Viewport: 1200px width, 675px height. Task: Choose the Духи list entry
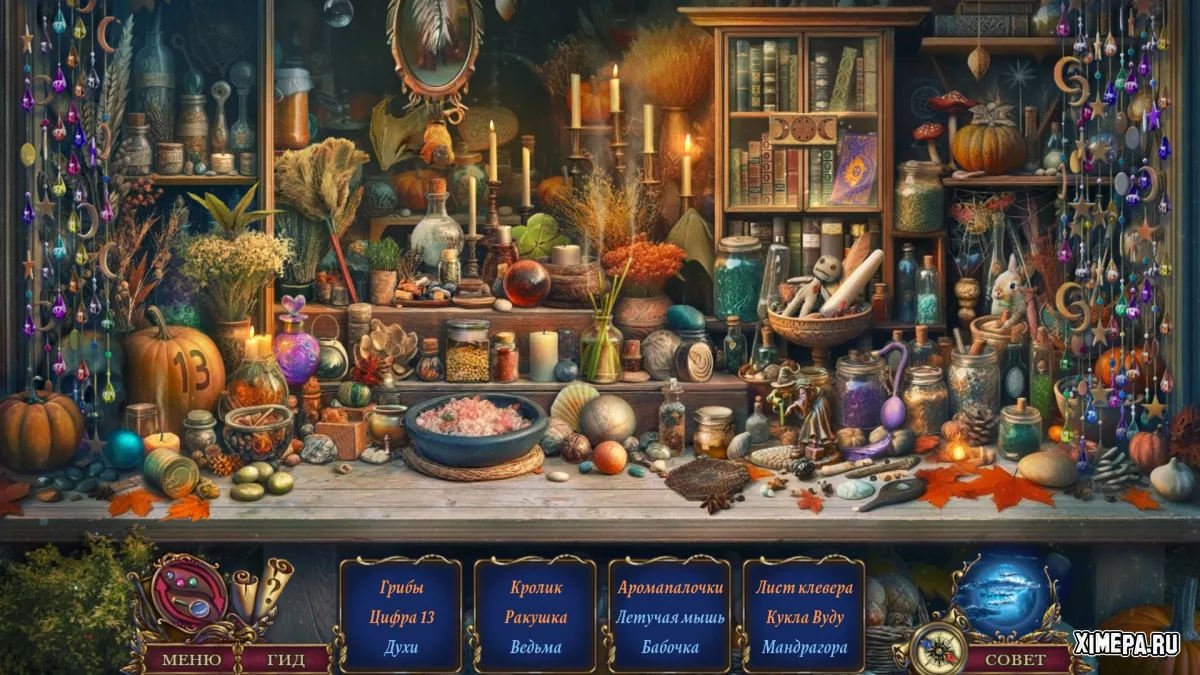coord(401,647)
